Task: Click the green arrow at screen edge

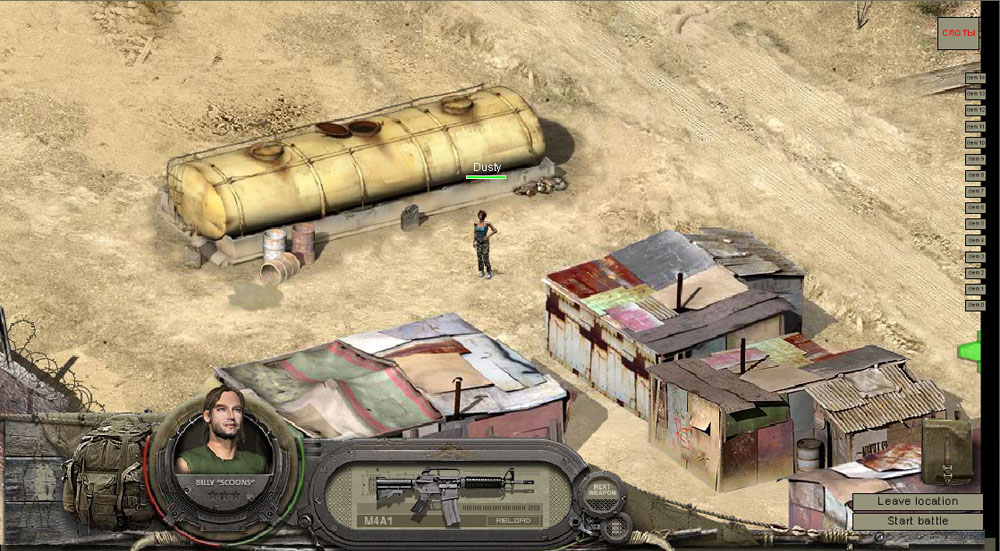Action: [x=969, y=351]
